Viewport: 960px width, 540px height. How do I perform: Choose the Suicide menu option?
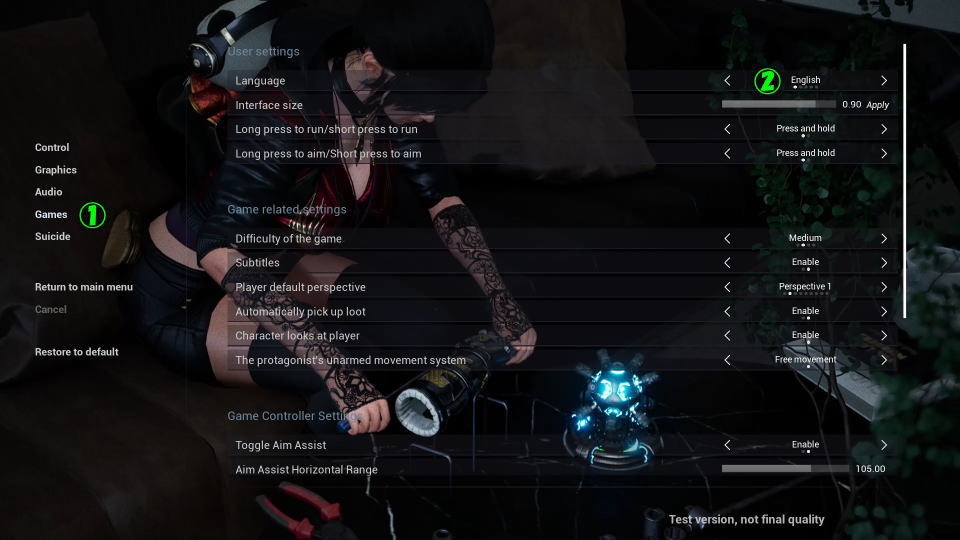pos(53,237)
